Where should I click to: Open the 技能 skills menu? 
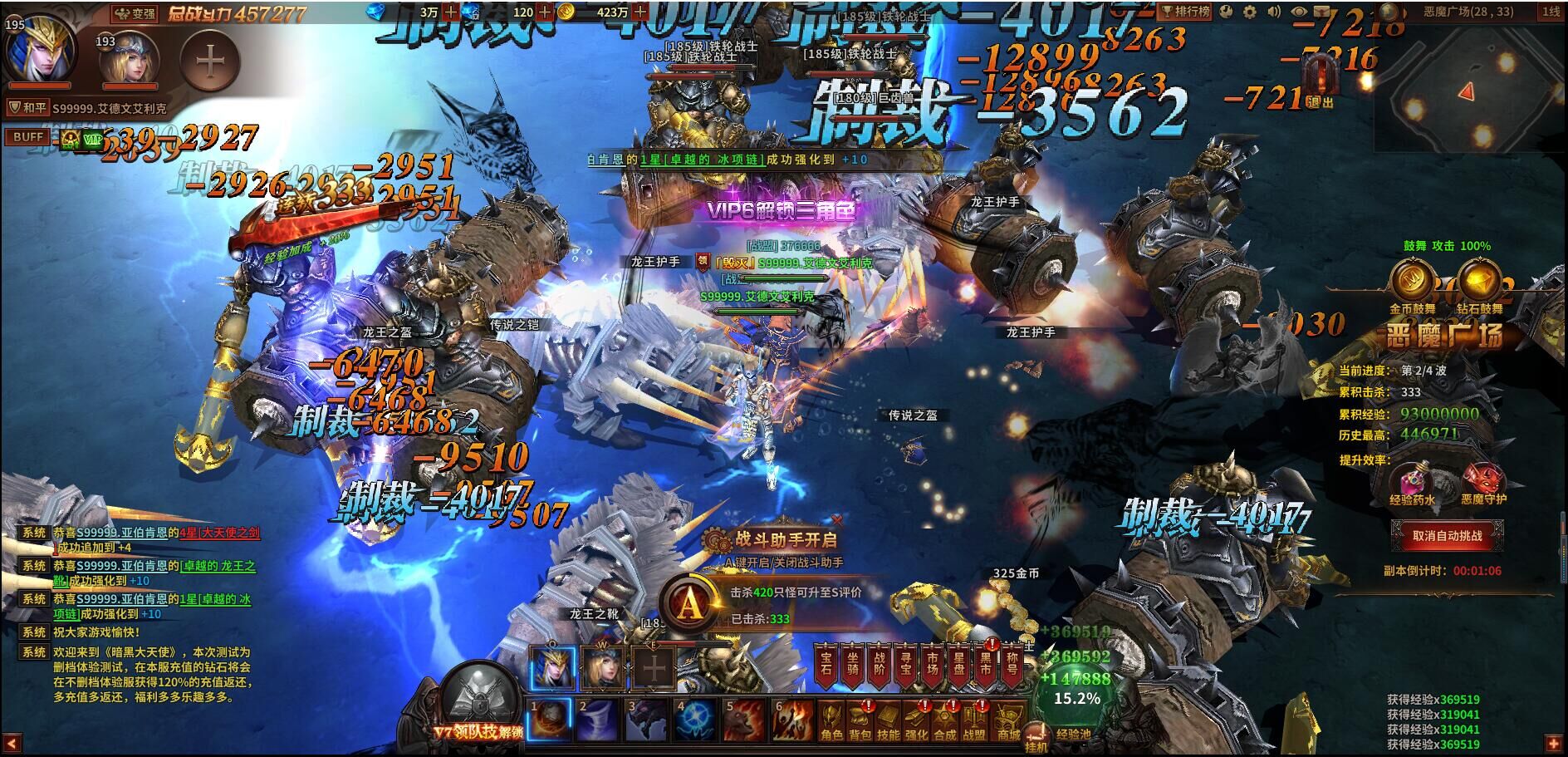coord(889,721)
